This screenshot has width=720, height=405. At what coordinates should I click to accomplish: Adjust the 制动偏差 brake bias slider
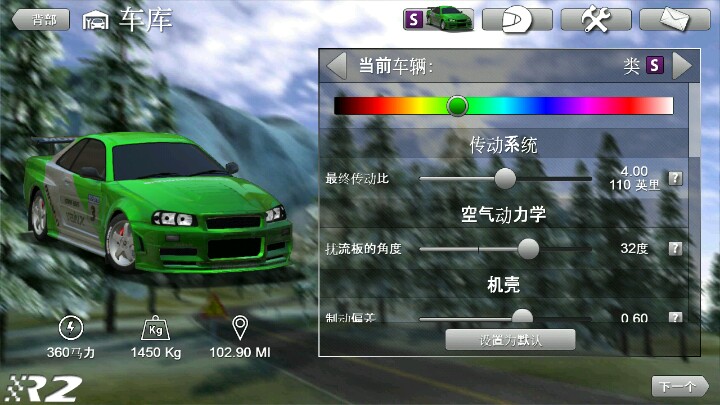(x=522, y=316)
